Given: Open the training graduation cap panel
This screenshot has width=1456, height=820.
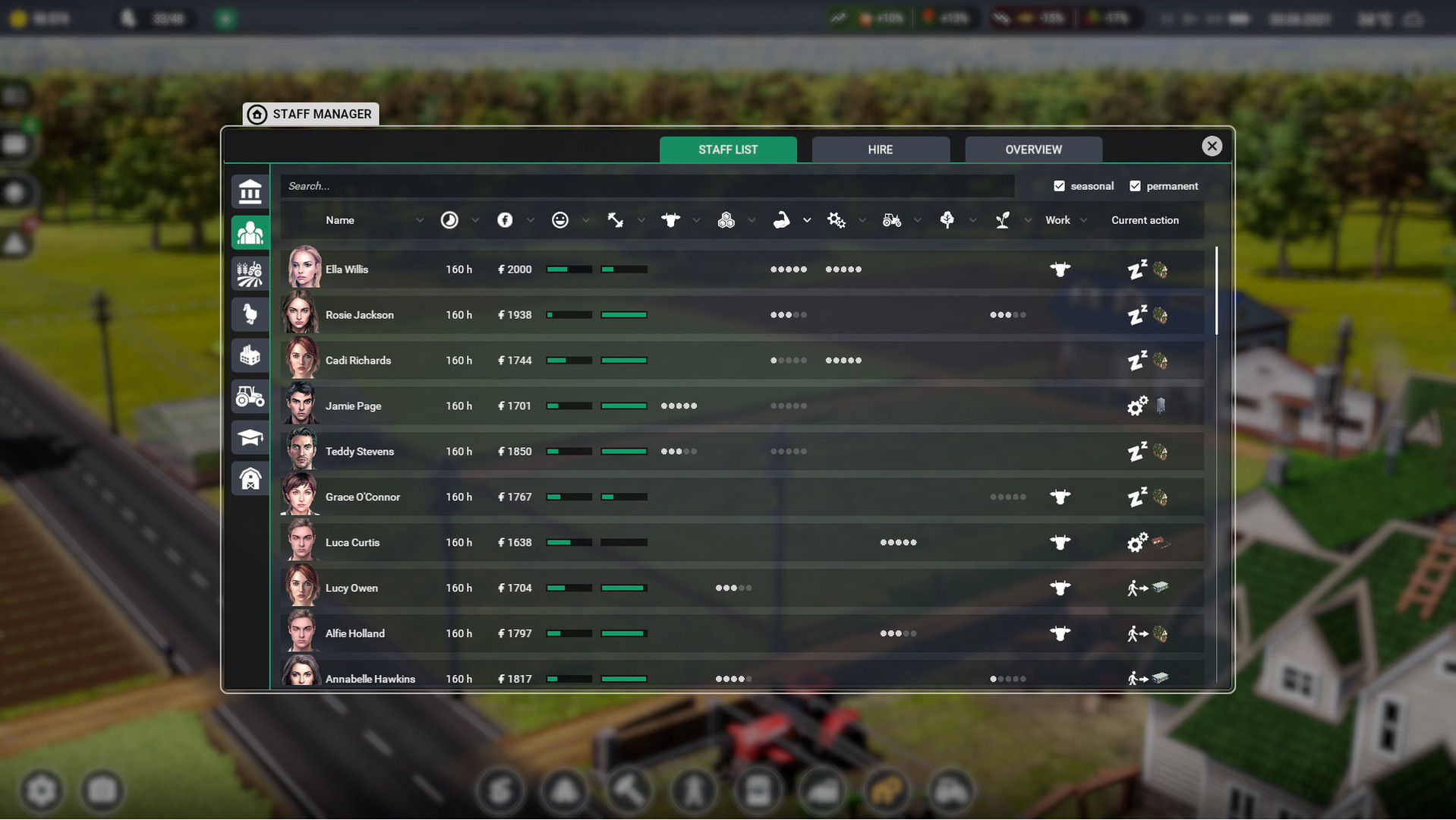Looking at the screenshot, I should (x=250, y=437).
